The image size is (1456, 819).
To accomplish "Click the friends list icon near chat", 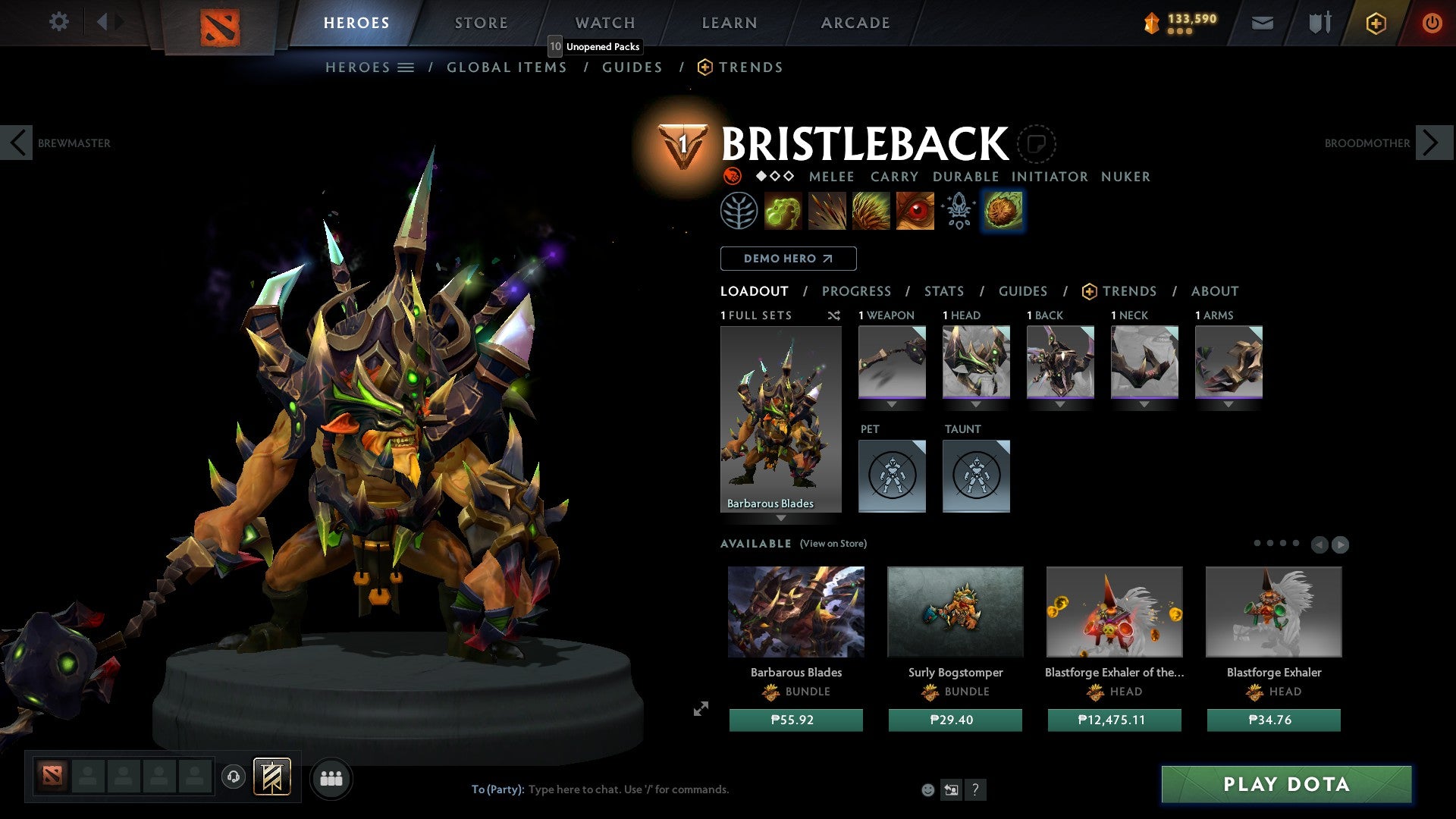I will point(331,777).
